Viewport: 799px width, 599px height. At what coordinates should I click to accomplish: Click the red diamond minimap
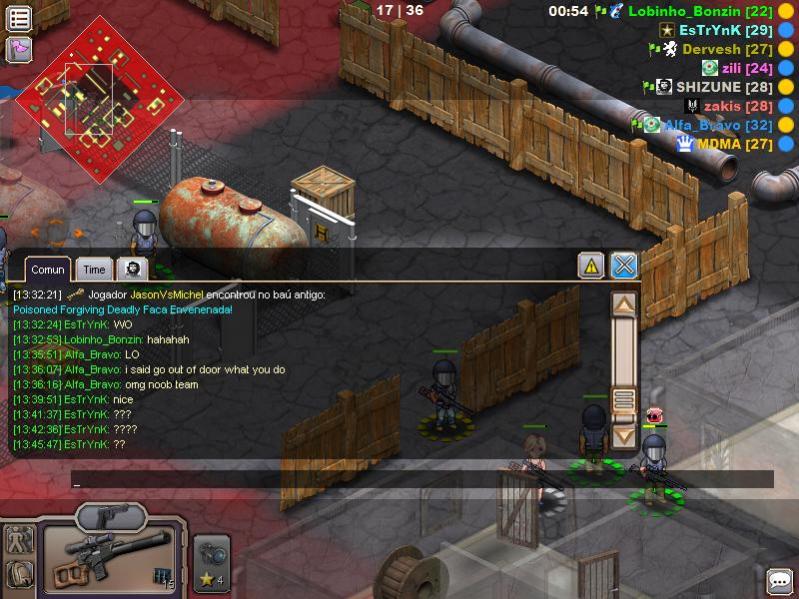point(99,98)
